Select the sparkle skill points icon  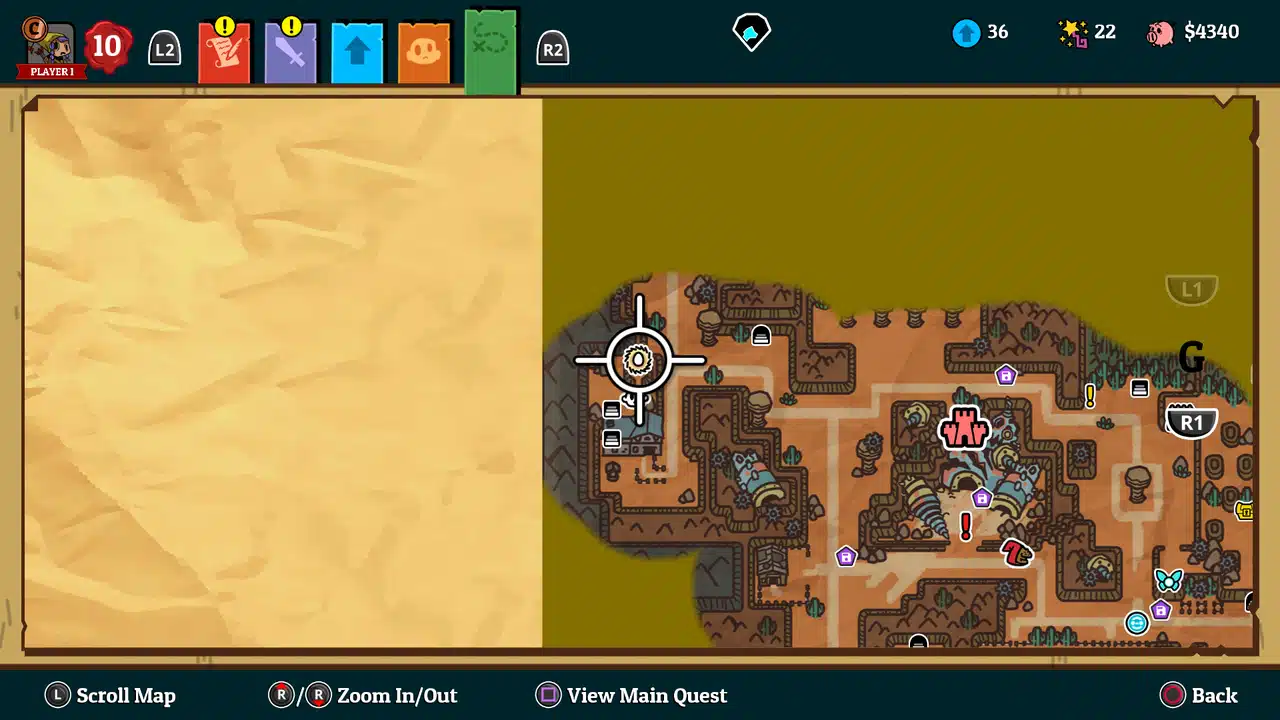(1071, 32)
